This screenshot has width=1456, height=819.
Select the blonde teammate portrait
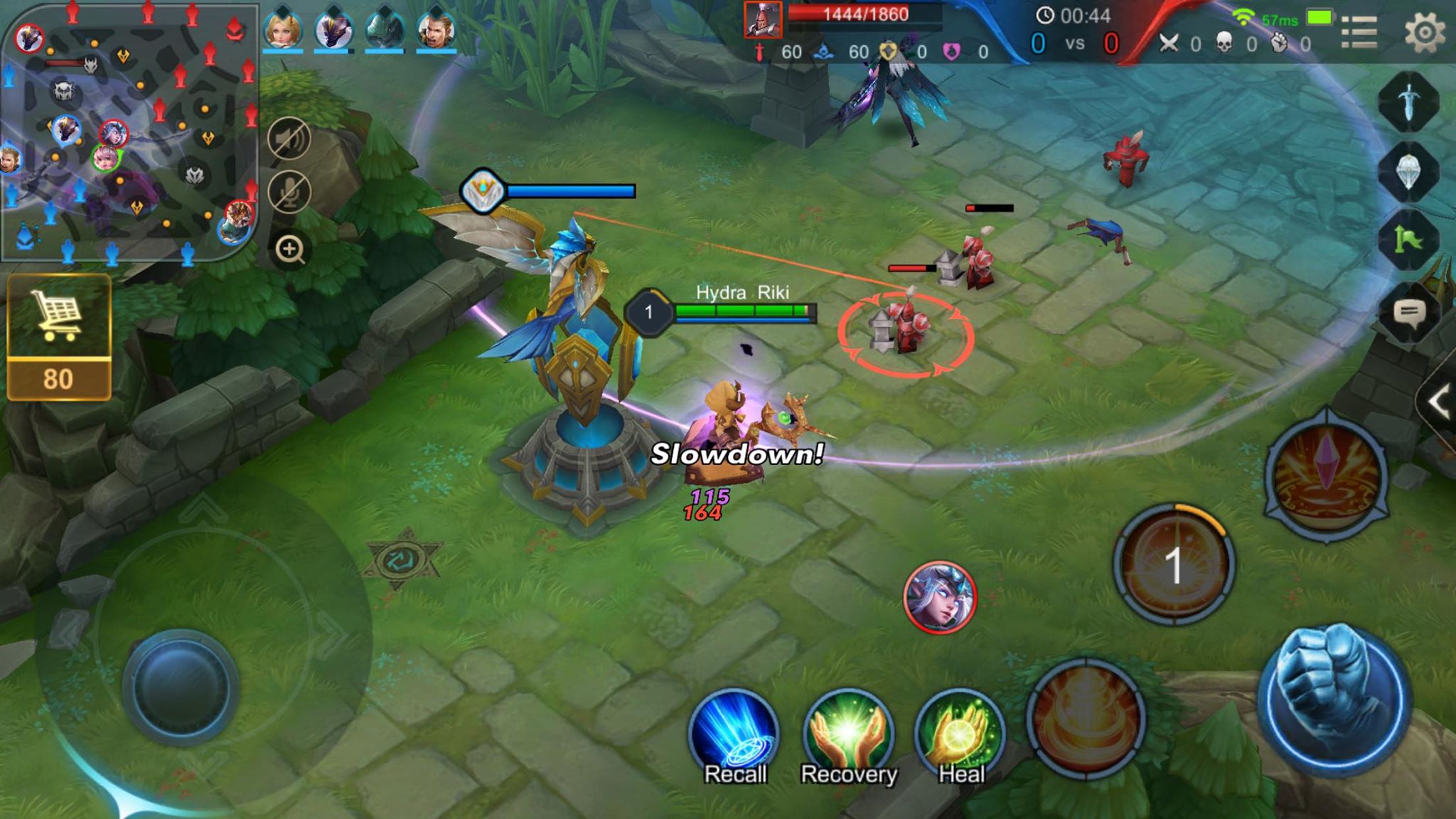point(283,30)
